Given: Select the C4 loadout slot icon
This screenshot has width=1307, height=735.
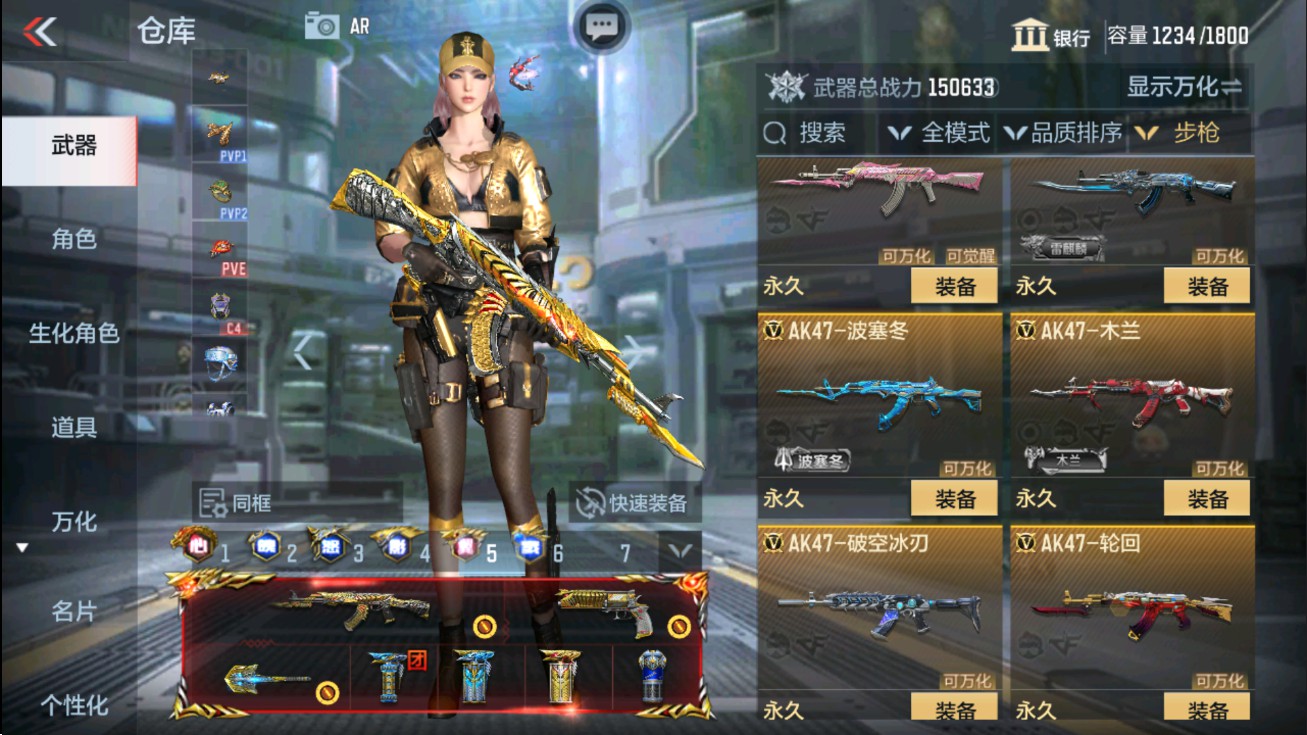Looking at the screenshot, I should 219,305.
